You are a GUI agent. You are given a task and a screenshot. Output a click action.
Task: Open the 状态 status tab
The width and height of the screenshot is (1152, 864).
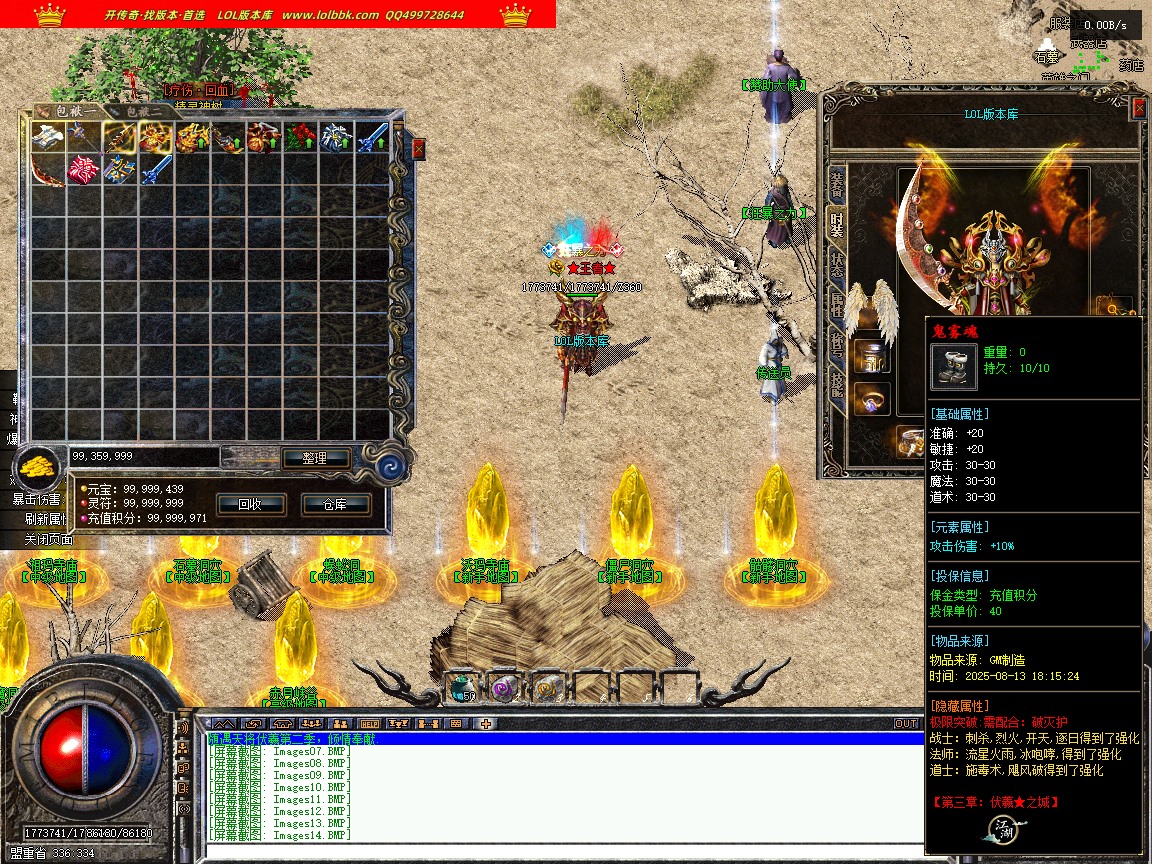click(837, 265)
